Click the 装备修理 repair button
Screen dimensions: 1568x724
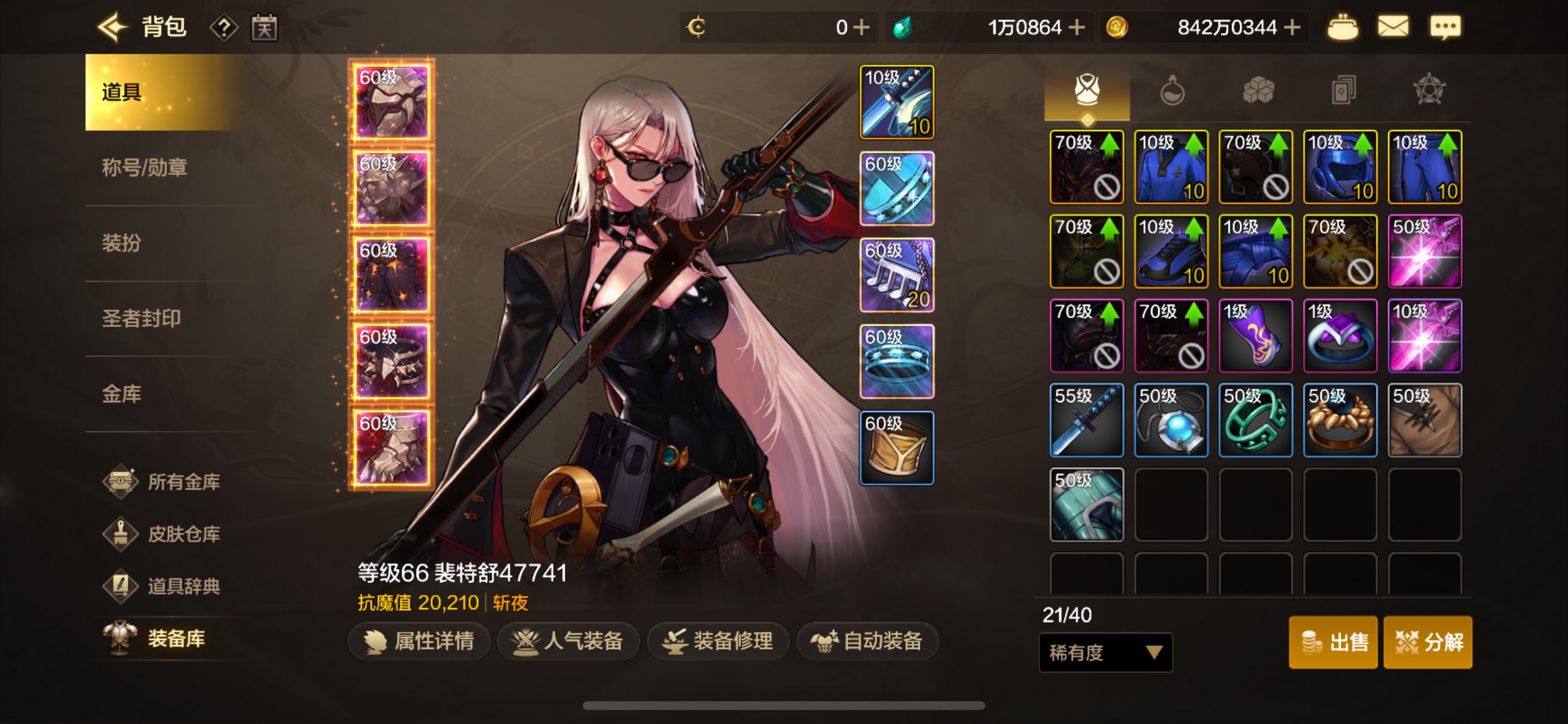[x=718, y=641]
